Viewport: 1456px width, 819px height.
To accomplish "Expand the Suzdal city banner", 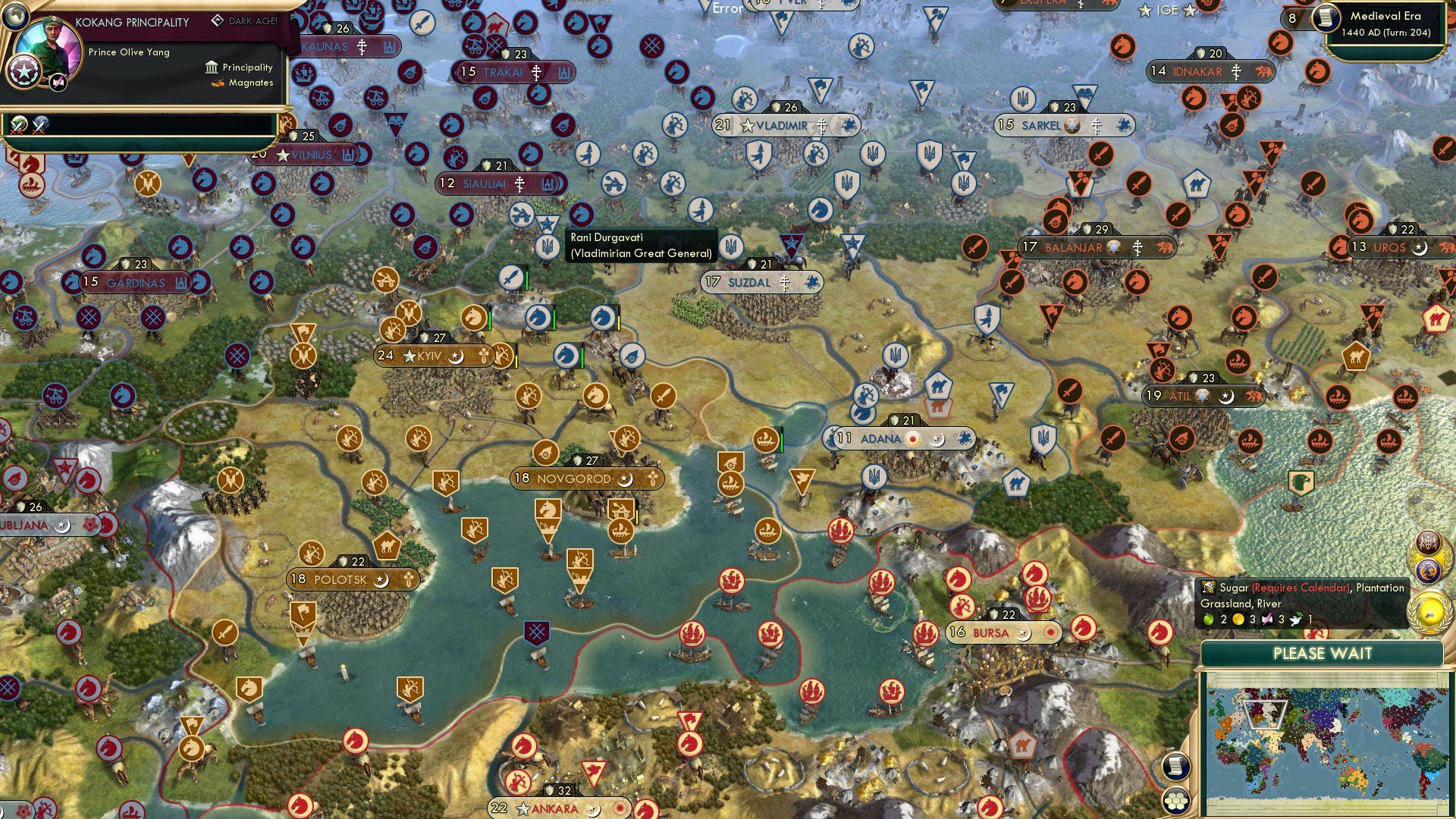I will coord(763,281).
